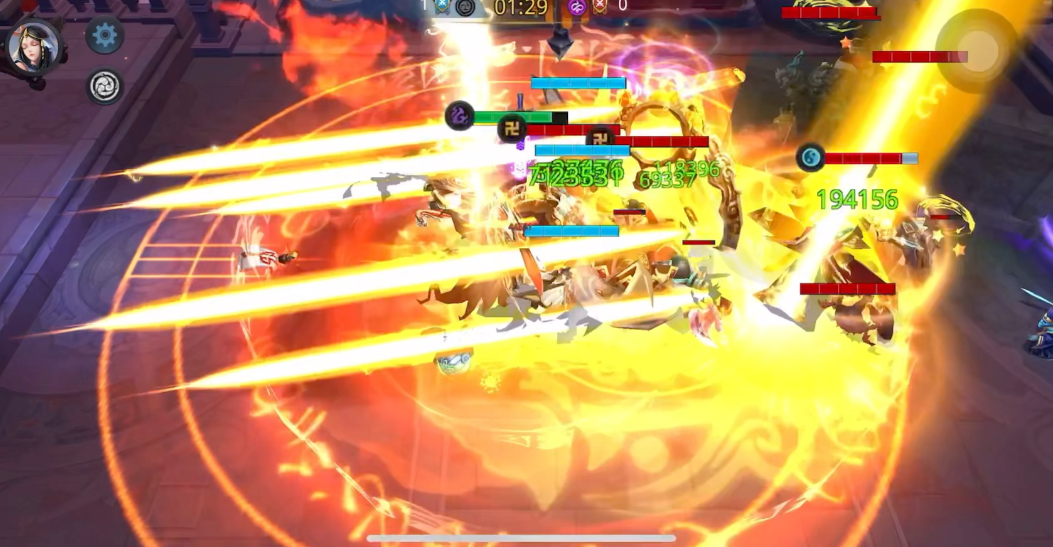Tap the white triple-swirl emblem button
Image resolution: width=1053 pixels, height=547 pixels.
pyautogui.click(x=105, y=87)
